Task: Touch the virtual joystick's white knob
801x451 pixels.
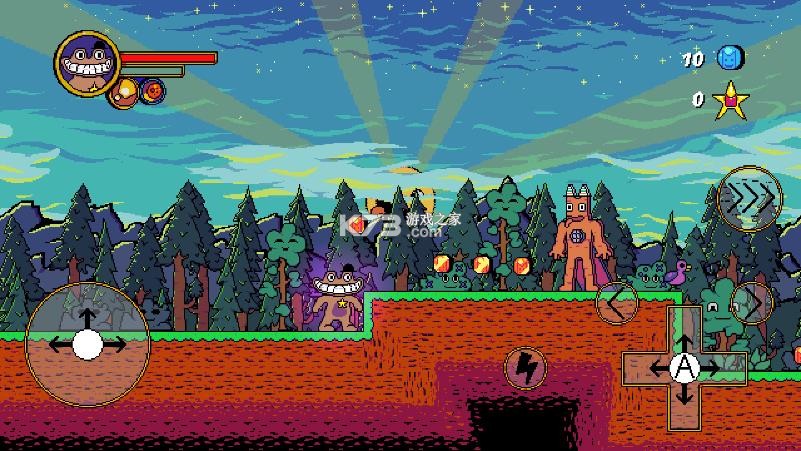Action: point(87,344)
